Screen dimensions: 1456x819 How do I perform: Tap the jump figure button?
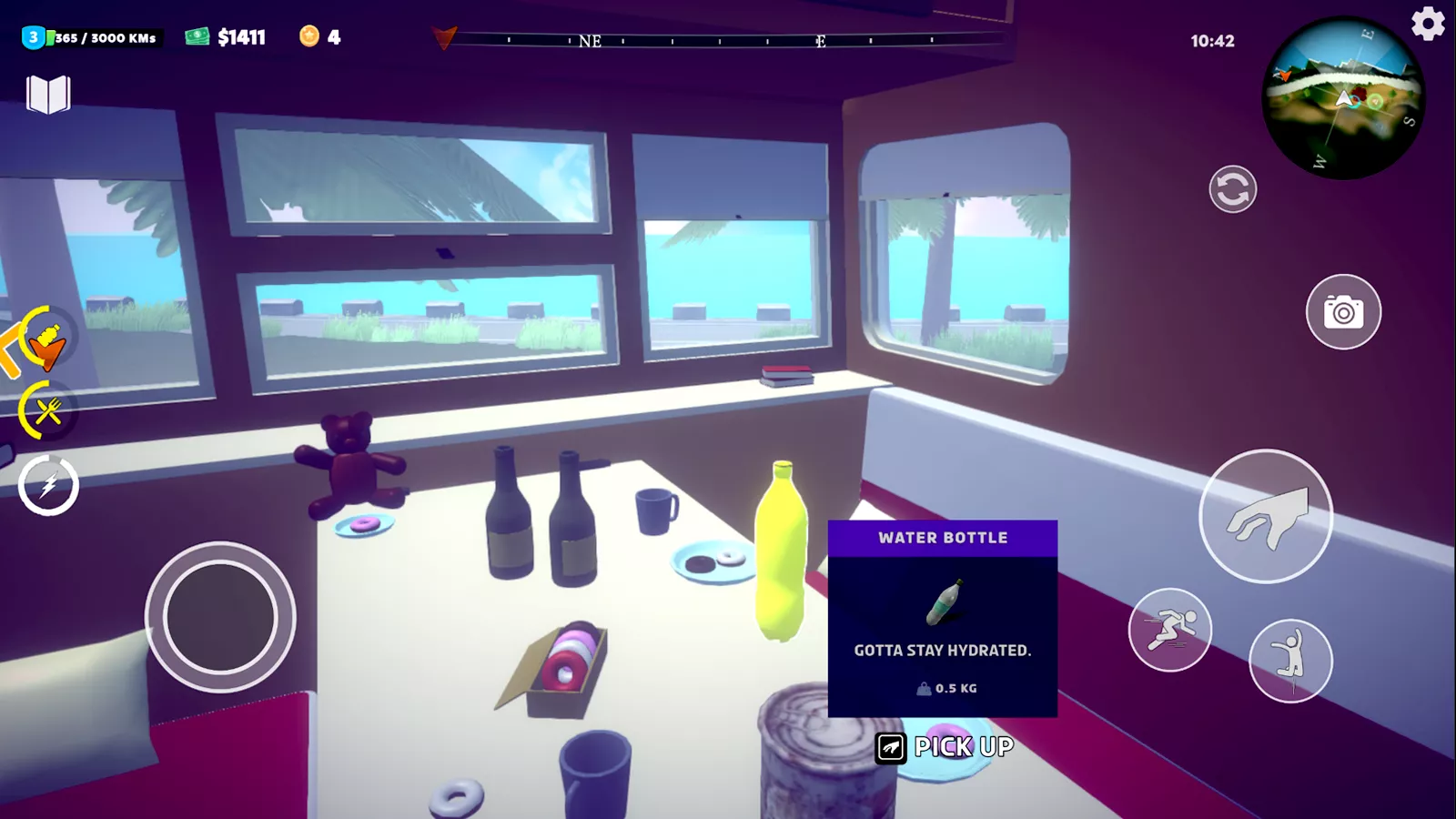click(x=1290, y=661)
